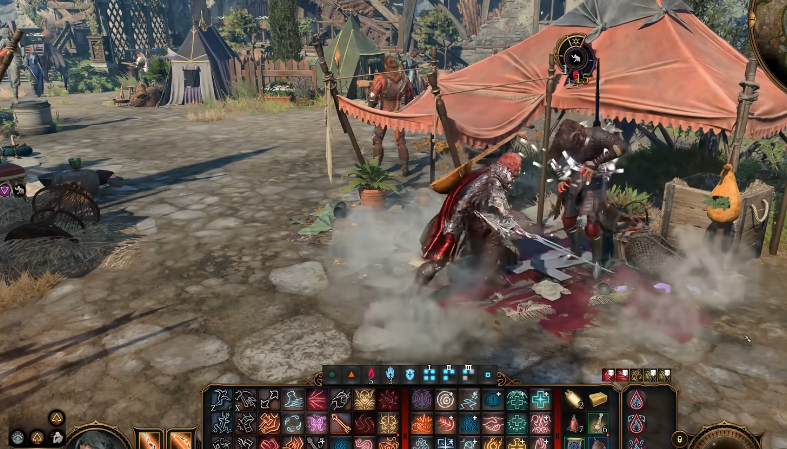Cast the orange flame burst spell
Image resolution: width=787 pixels, height=449 pixels.
422,423
